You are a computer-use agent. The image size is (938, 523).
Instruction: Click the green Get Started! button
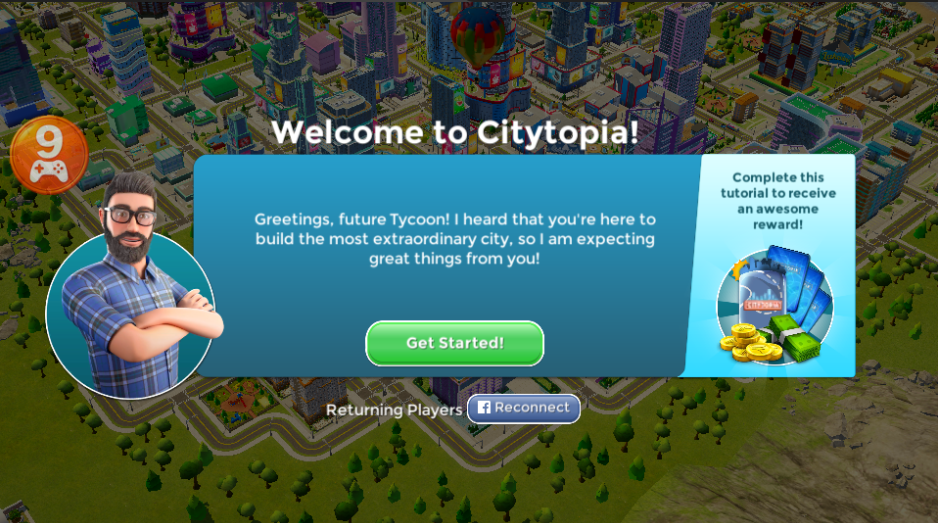(x=454, y=343)
